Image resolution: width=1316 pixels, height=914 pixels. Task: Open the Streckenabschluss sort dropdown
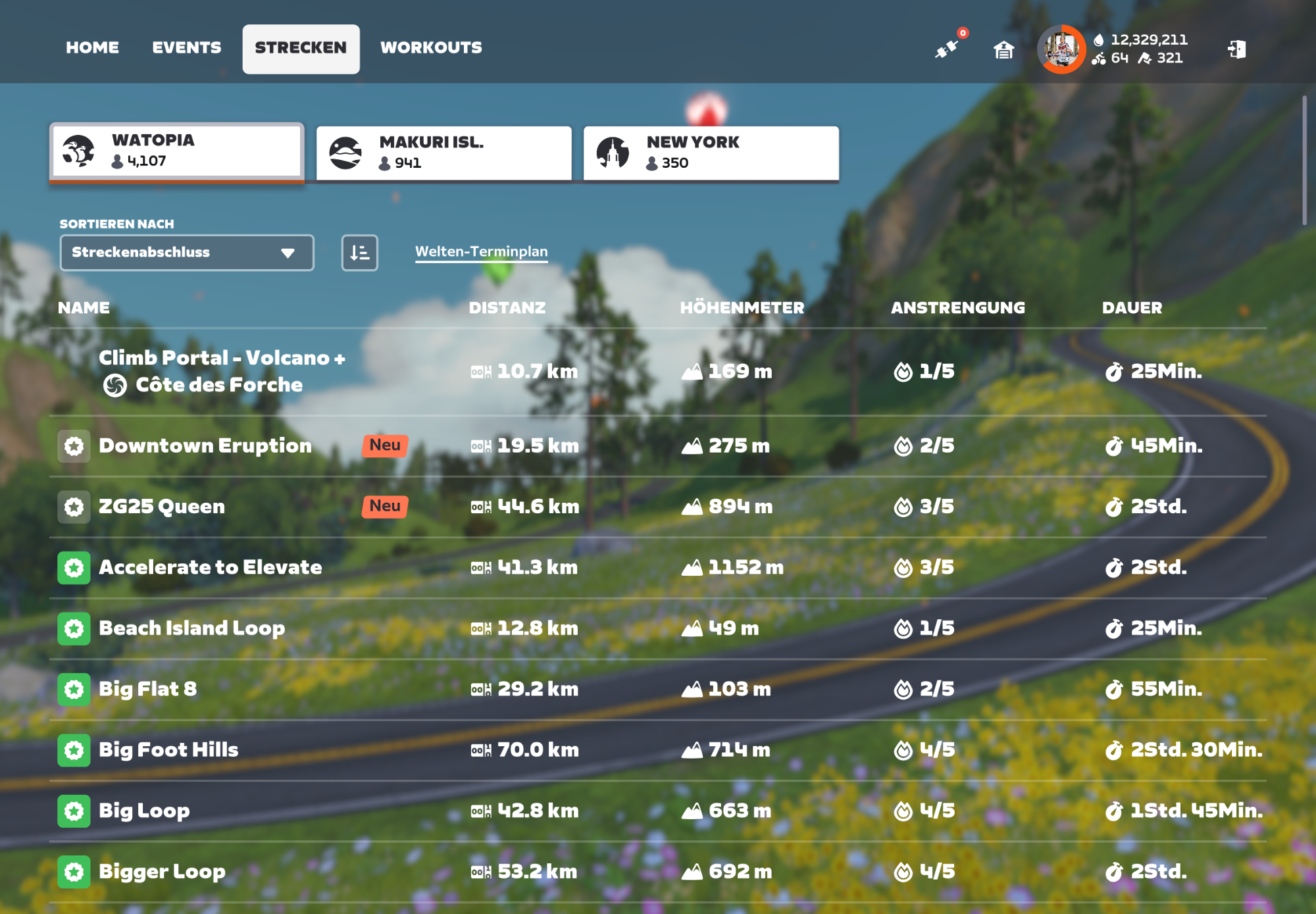click(186, 253)
